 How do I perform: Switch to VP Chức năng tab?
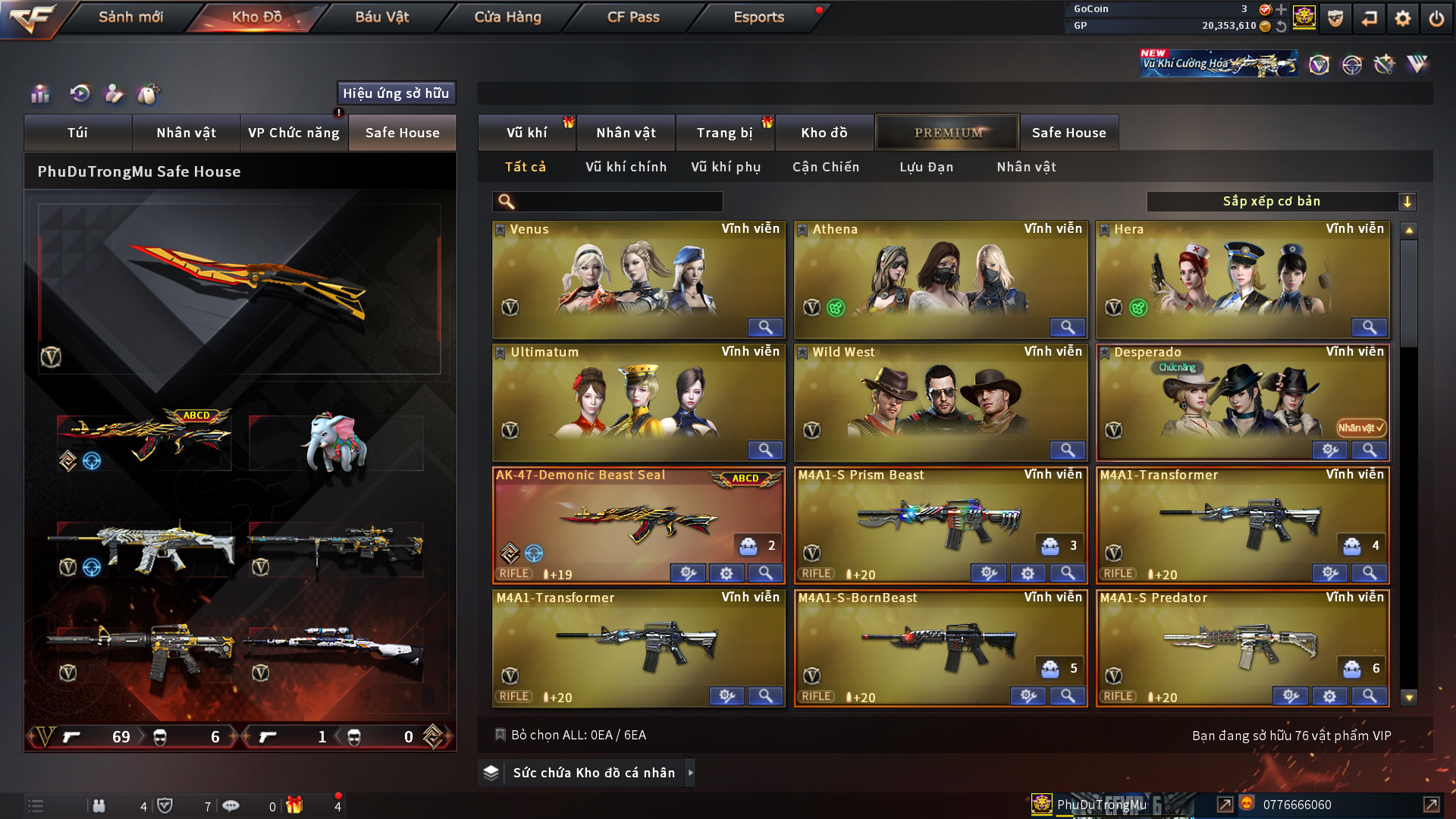pyautogui.click(x=293, y=133)
